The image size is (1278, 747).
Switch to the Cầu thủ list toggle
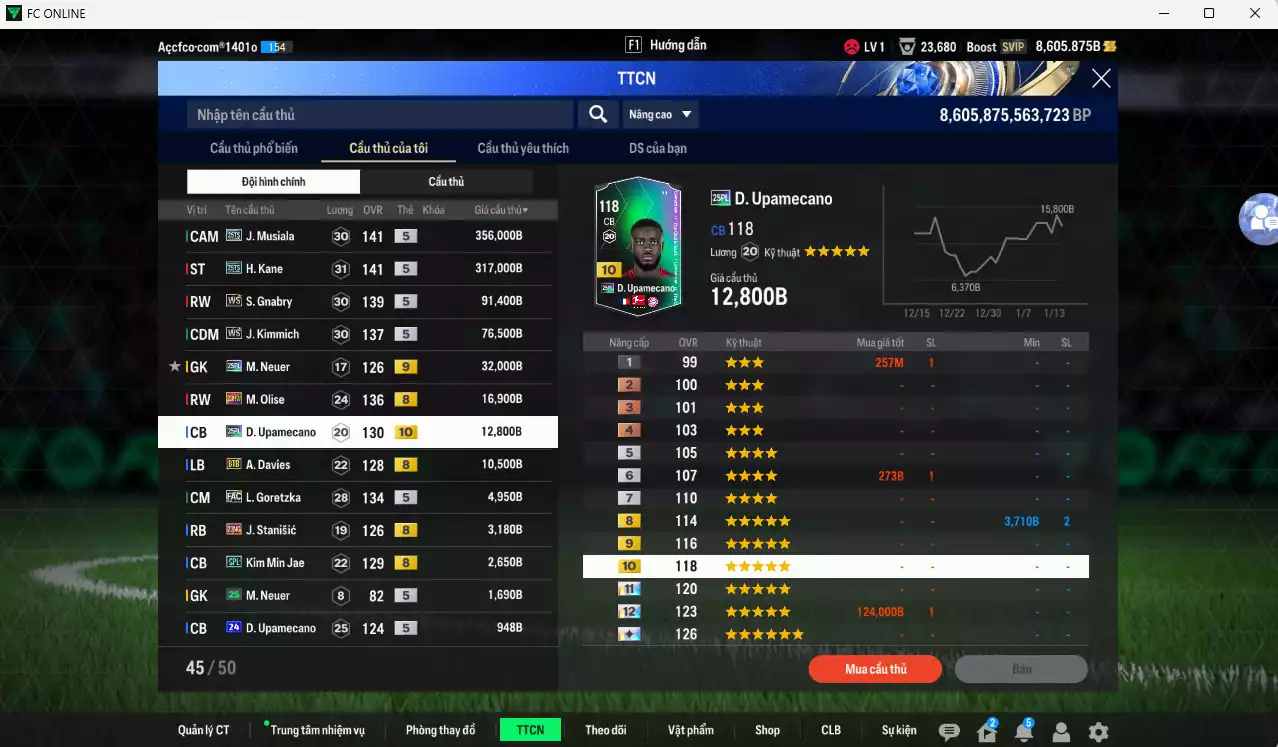(x=446, y=182)
